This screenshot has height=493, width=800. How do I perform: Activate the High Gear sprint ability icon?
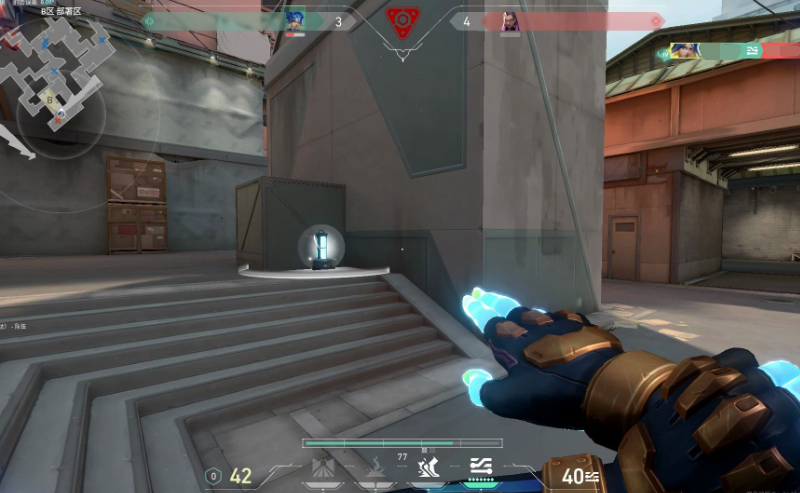[428, 467]
